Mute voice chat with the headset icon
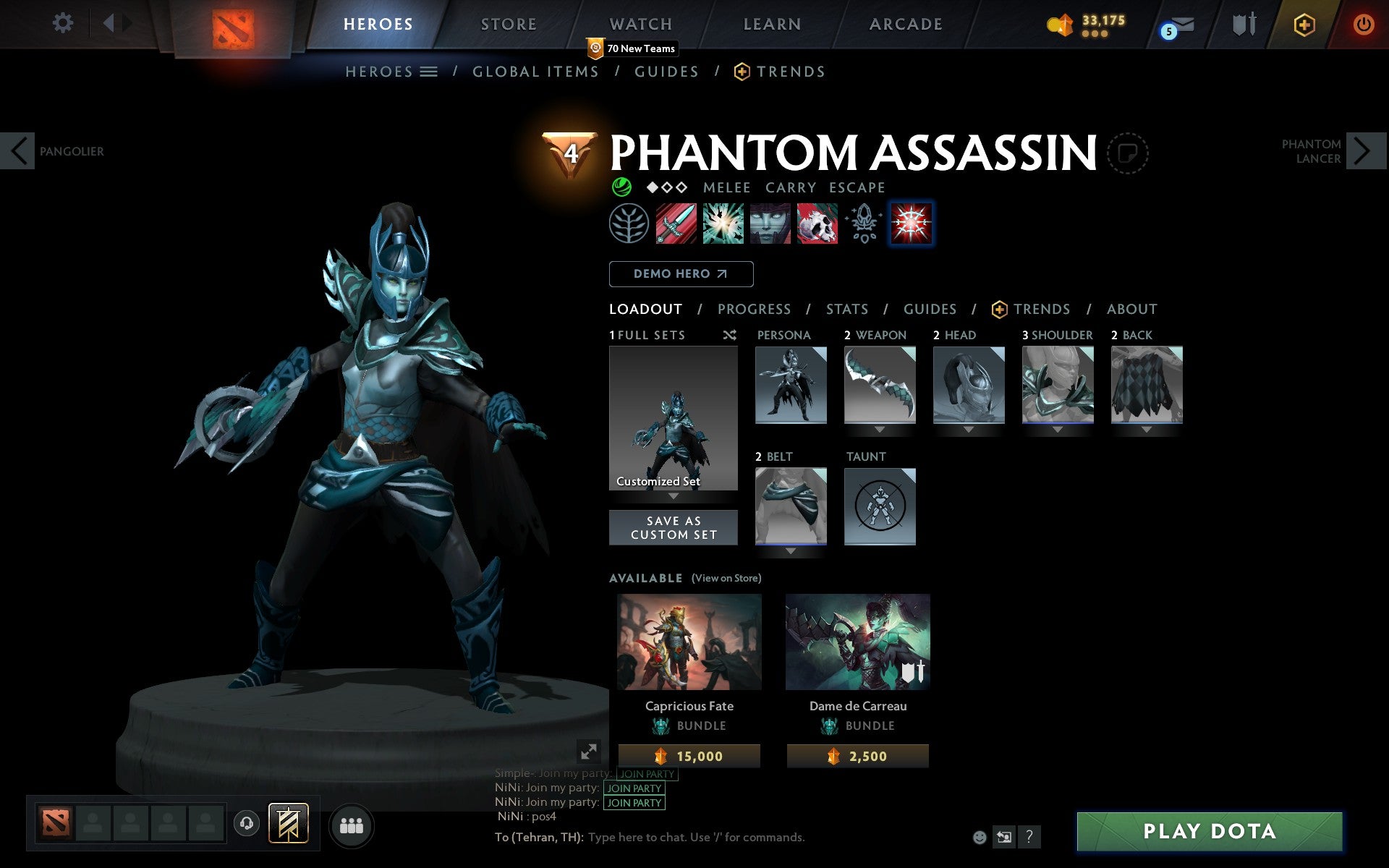Viewport: 1389px width, 868px height. (x=246, y=823)
